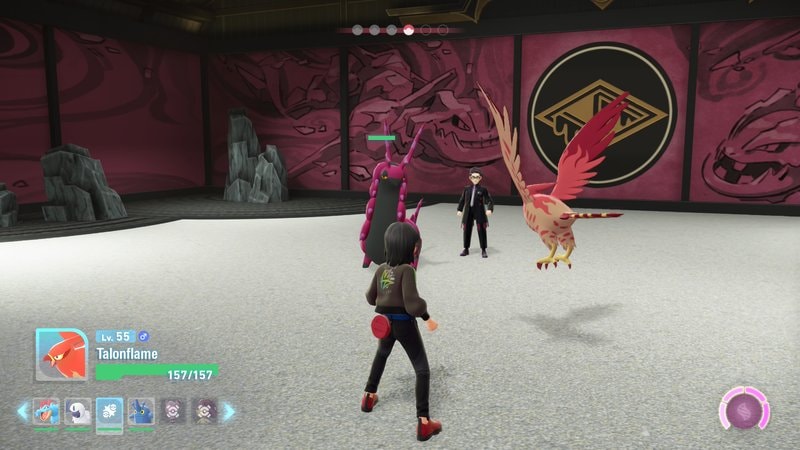Select the highlighted active party slot

(x=110, y=411)
